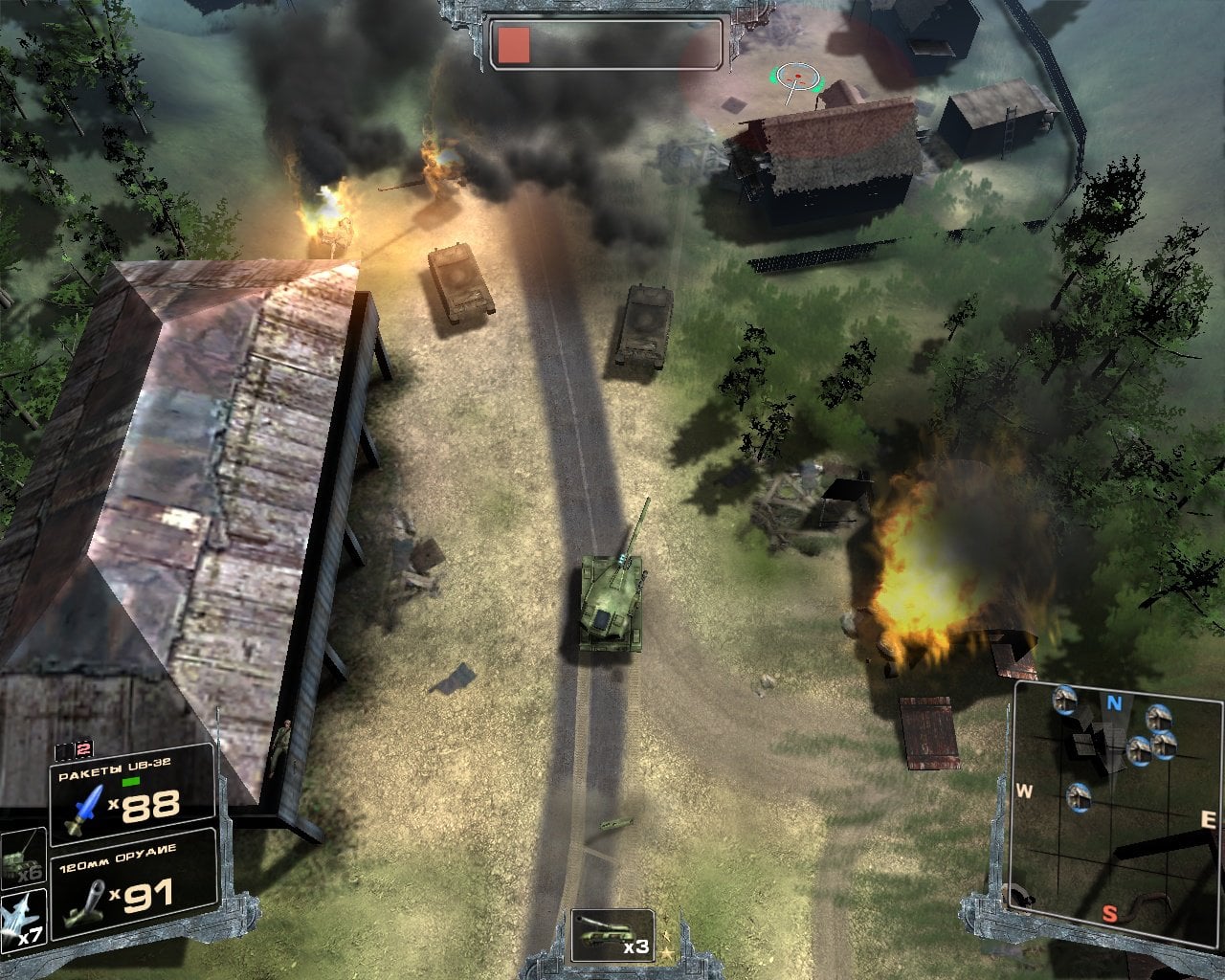Click the tank lives x3 icon
The width and height of the screenshot is (1225, 980).
pos(612,935)
